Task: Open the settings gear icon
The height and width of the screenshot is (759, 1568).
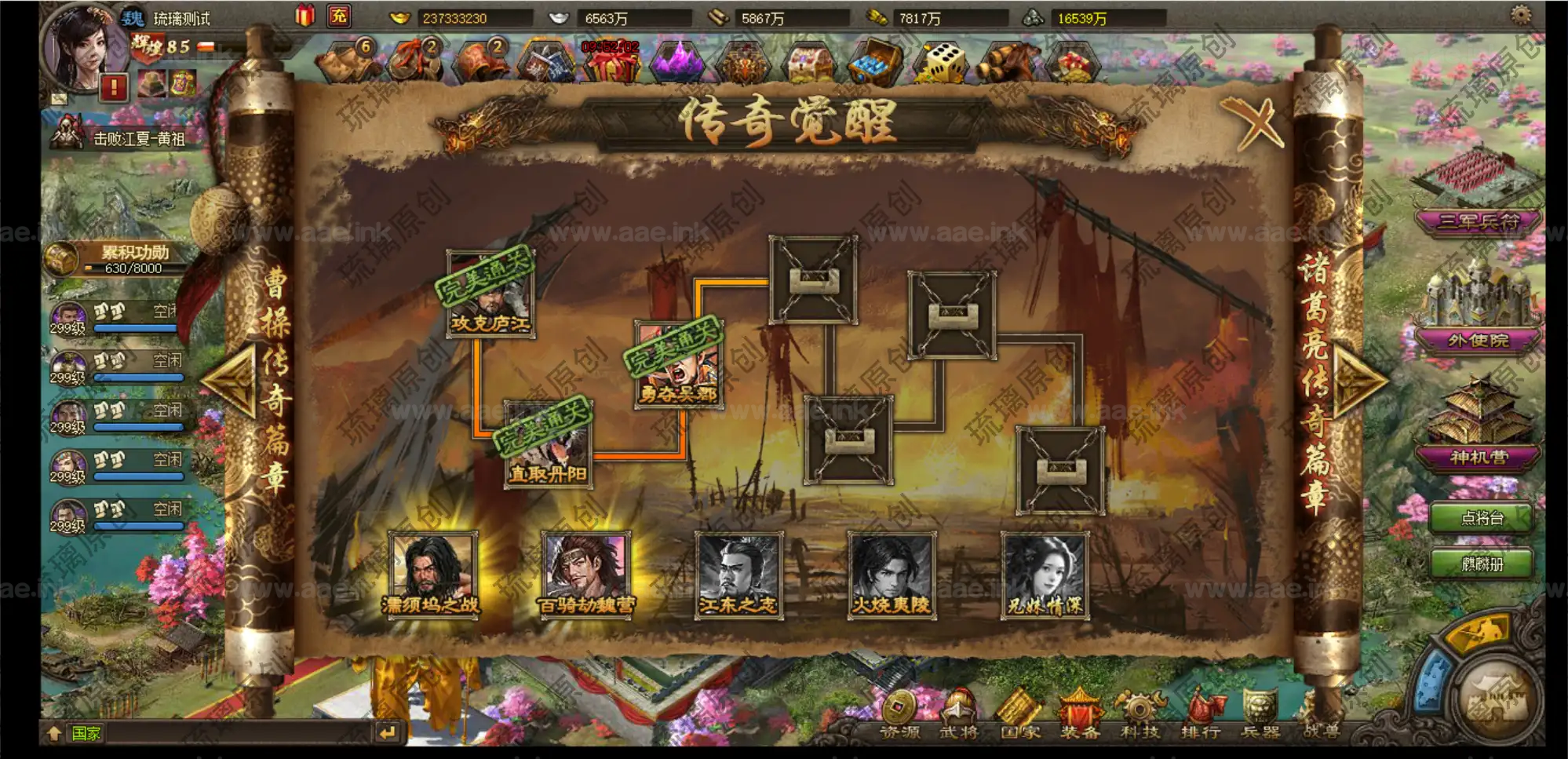Action: [1521, 14]
